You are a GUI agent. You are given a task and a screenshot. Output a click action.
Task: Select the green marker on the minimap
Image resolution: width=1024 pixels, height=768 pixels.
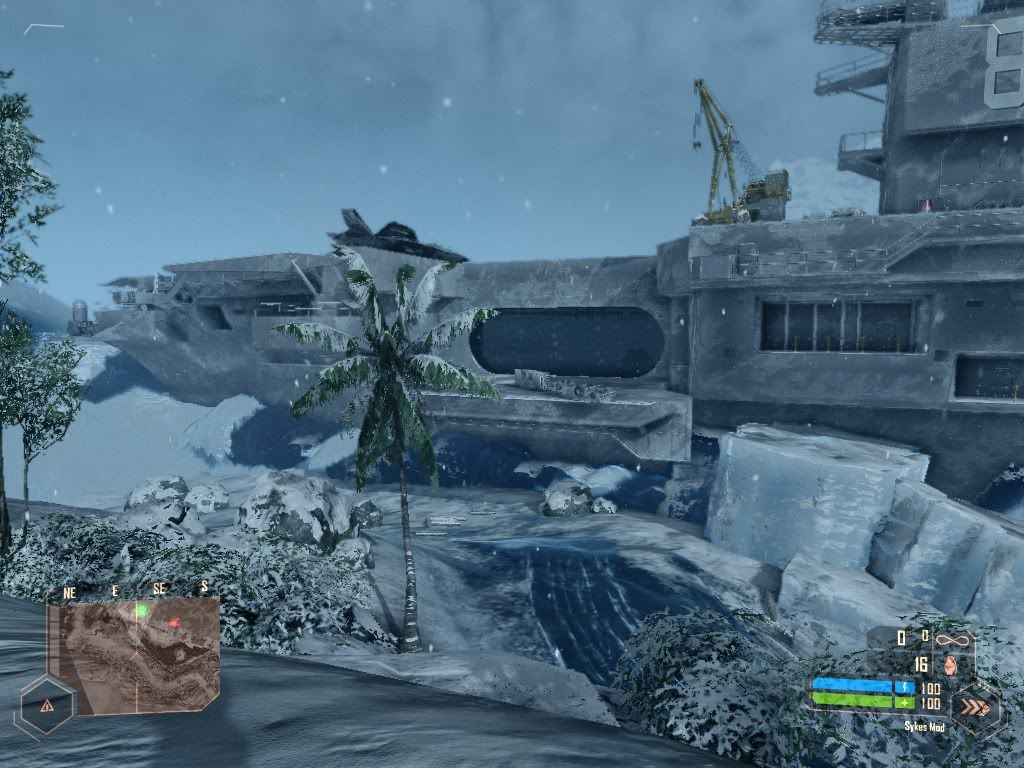pyautogui.click(x=142, y=610)
